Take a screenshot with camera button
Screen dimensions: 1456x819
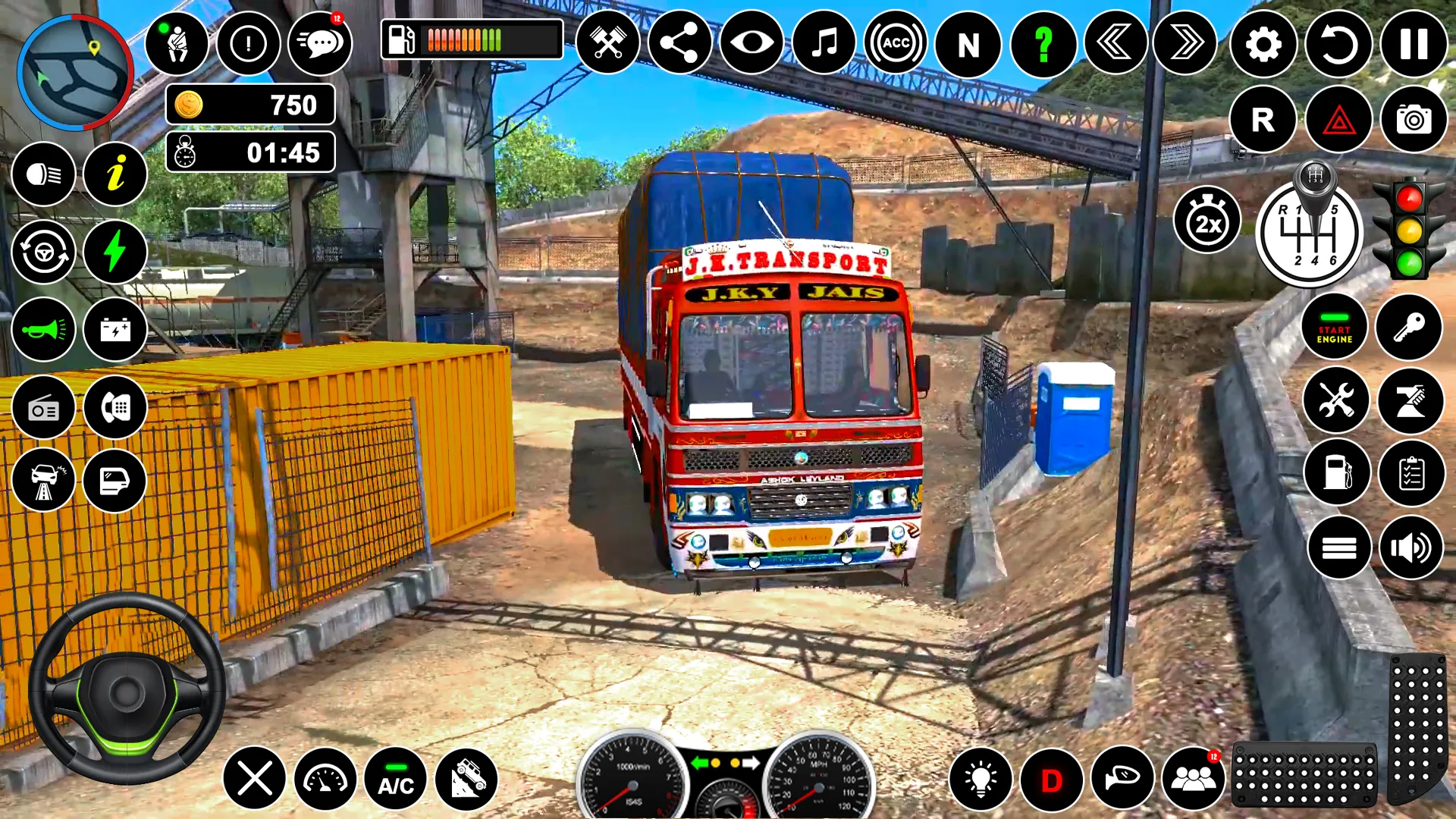1414,119
